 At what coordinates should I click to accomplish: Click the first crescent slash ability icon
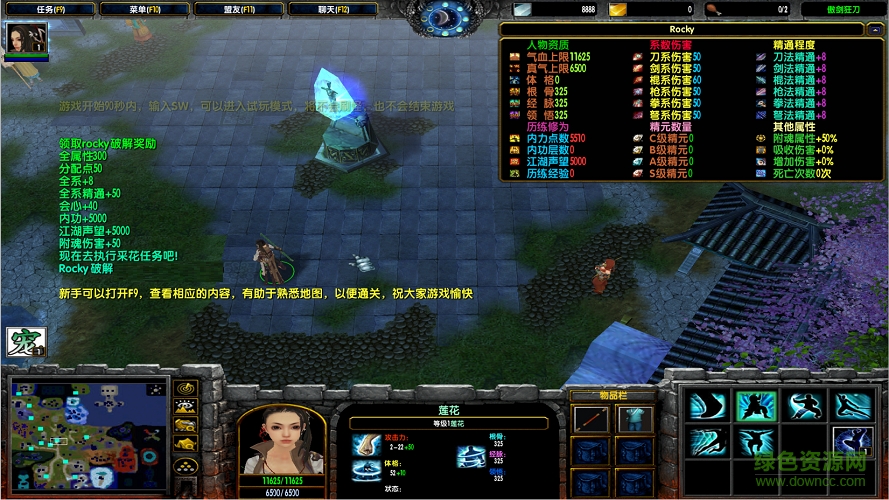(707, 406)
